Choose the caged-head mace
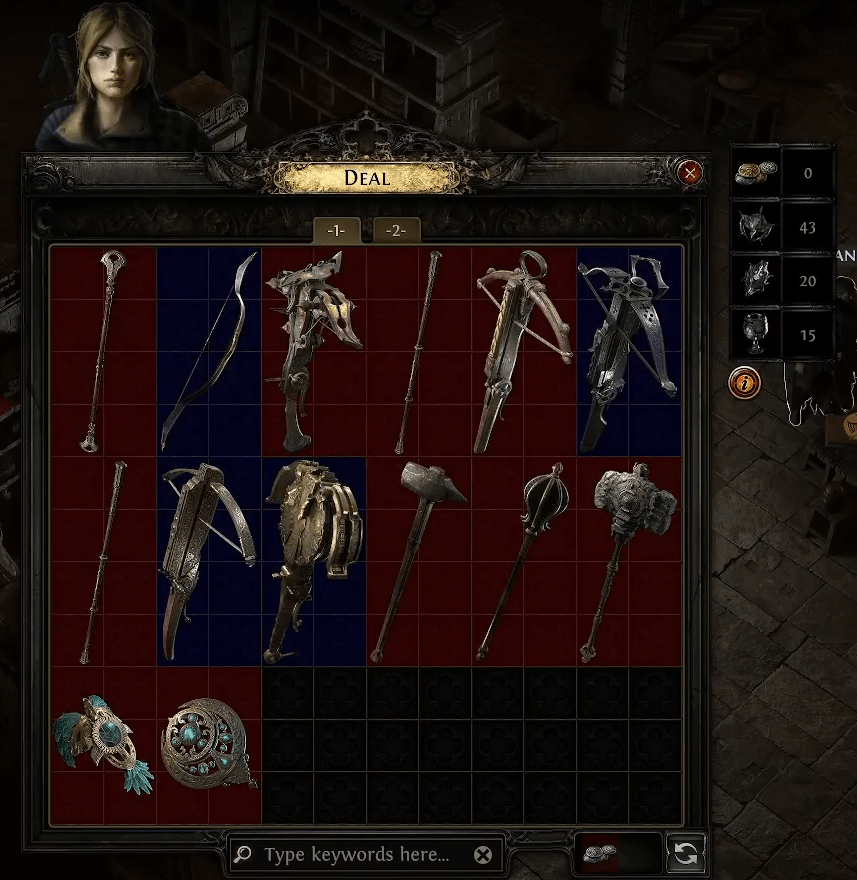The height and width of the screenshot is (880, 857). point(523,560)
